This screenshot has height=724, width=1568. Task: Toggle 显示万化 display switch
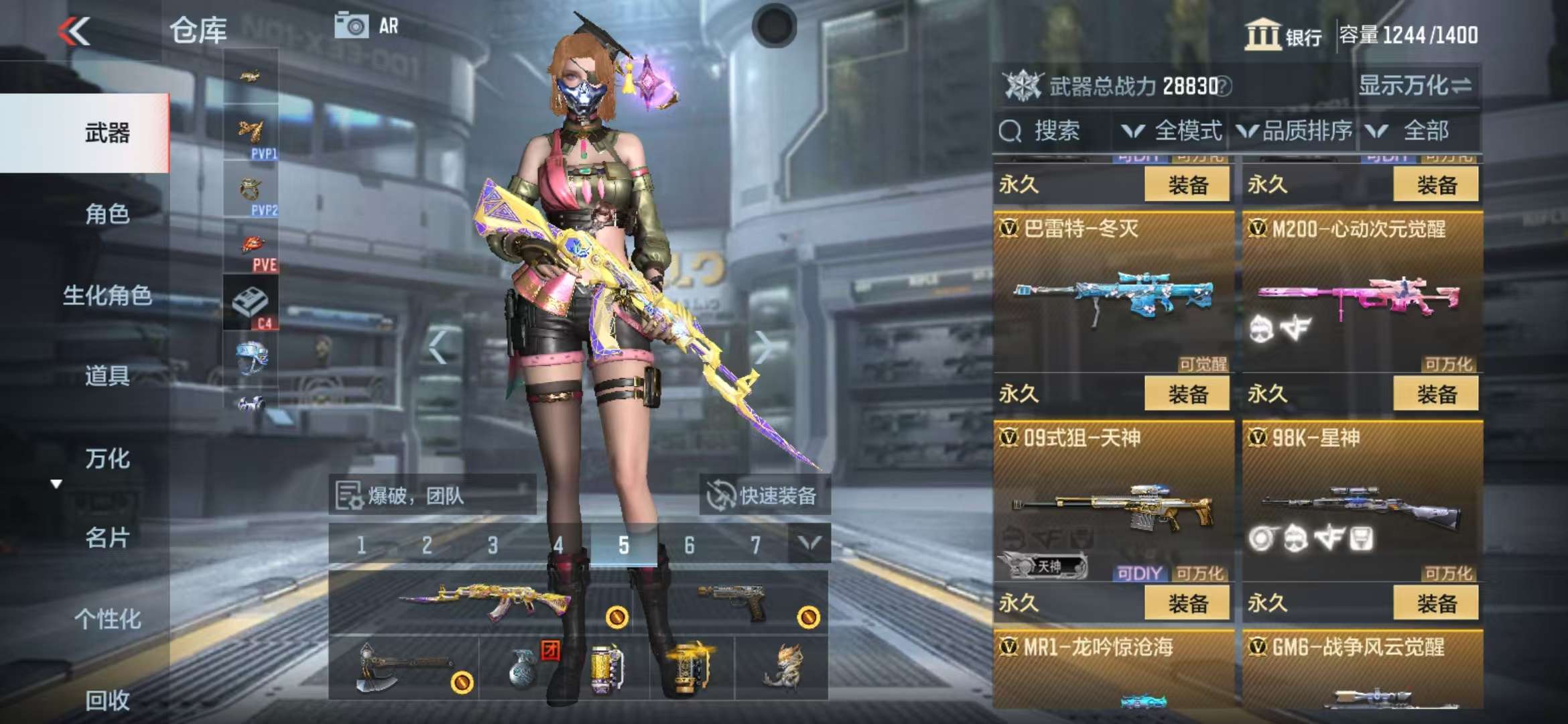click(x=1415, y=86)
